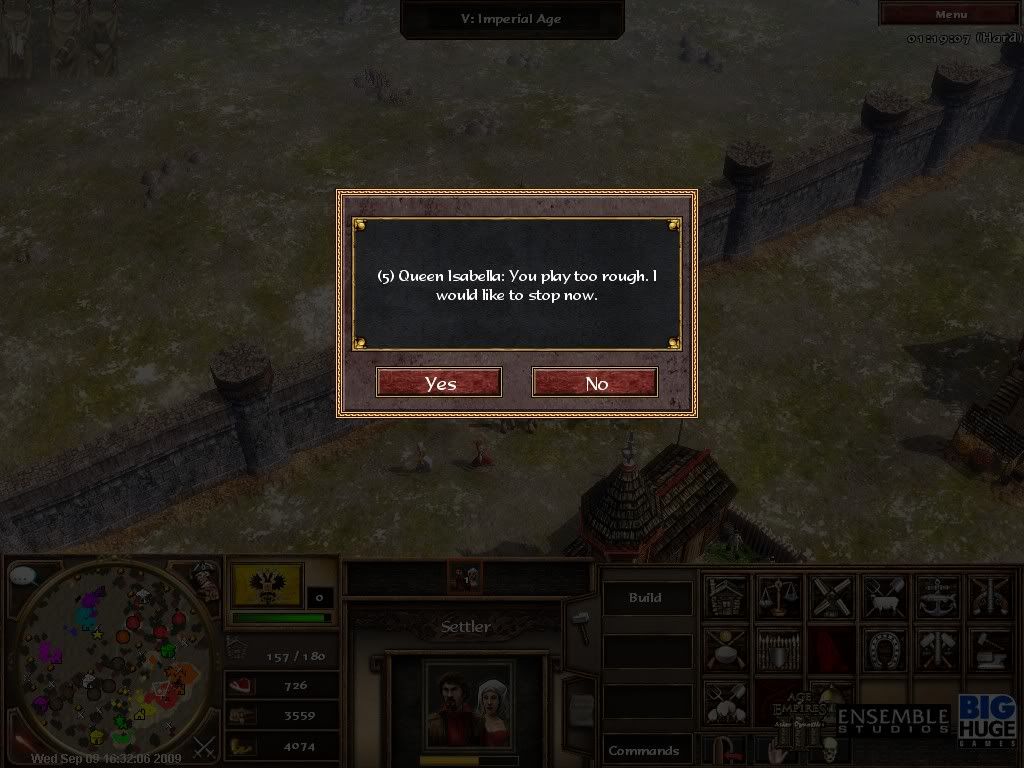Select the Build panel tab
Viewport: 1024px width, 768px height.
[x=646, y=598]
